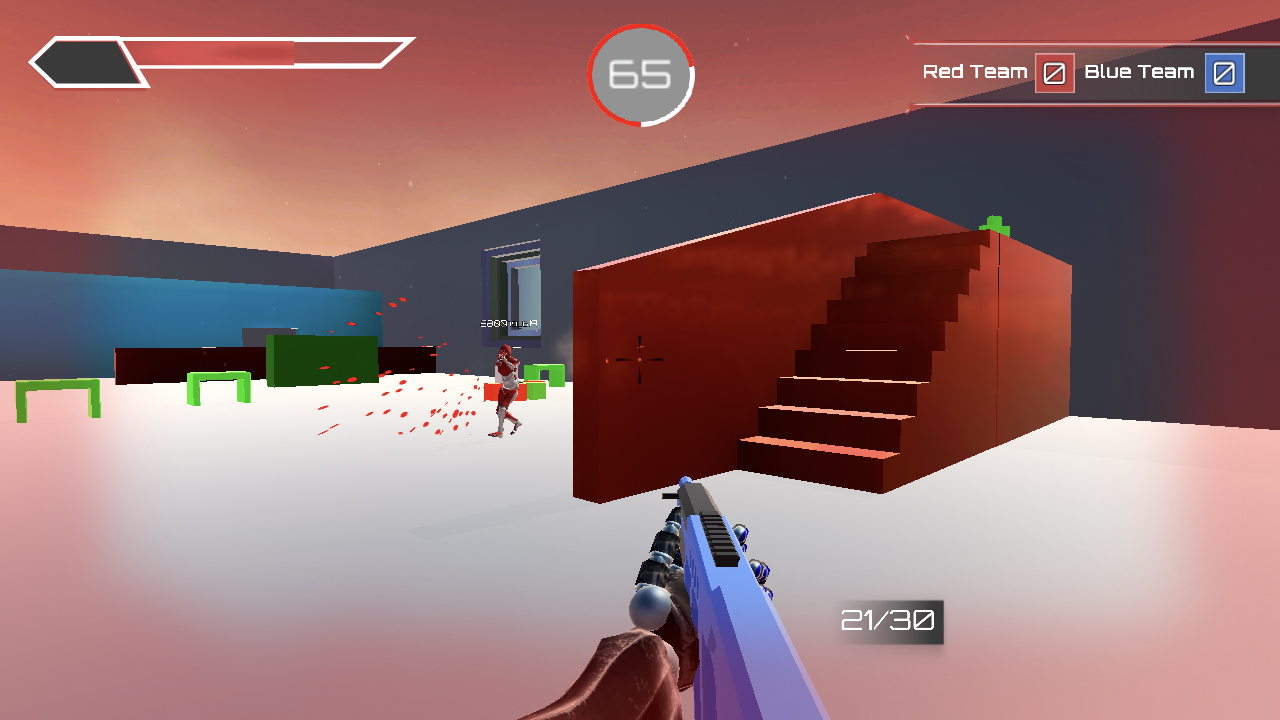Click the green arch obstacle on the left
The height and width of the screenshot is (720, 1280).
[x=55, y=390]
